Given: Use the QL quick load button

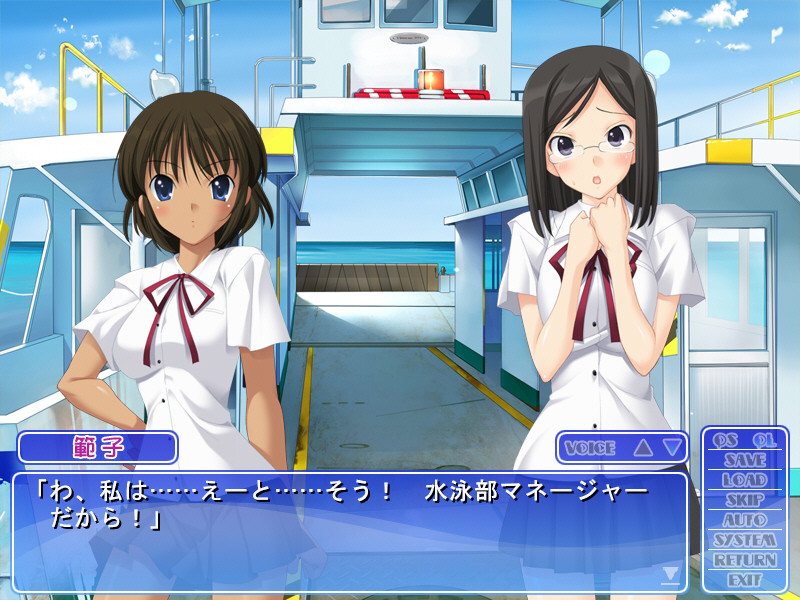Looking at the screenshot, I should pos(764,440).
